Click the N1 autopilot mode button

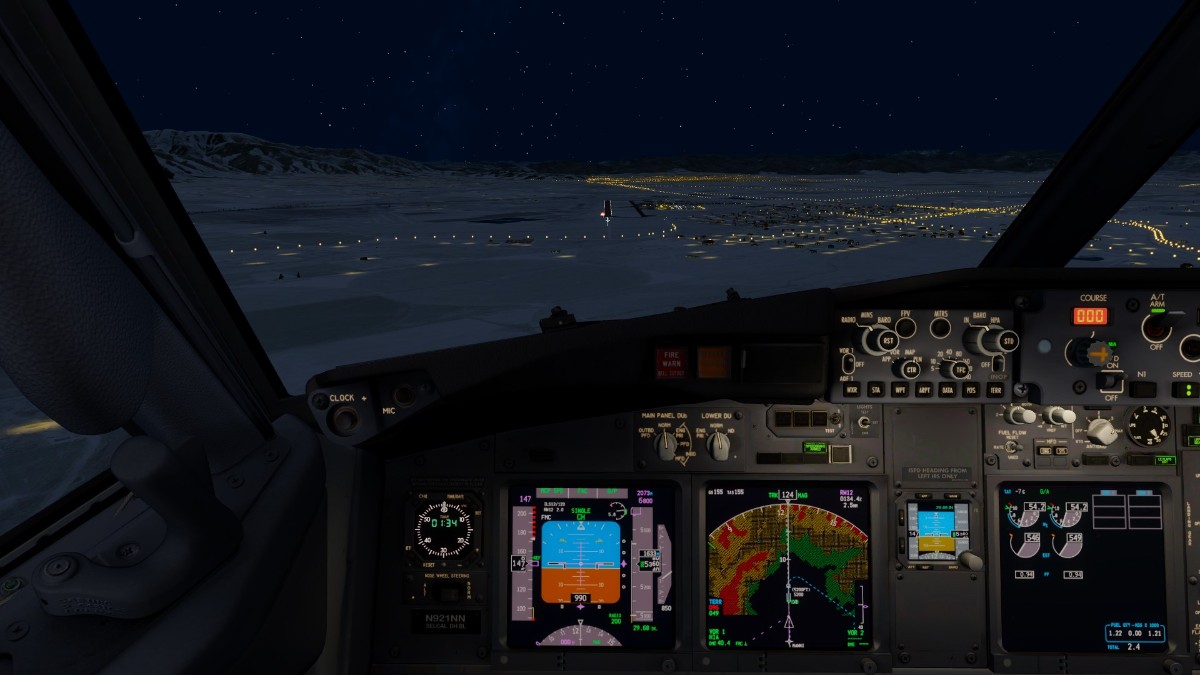(1143, 389)
